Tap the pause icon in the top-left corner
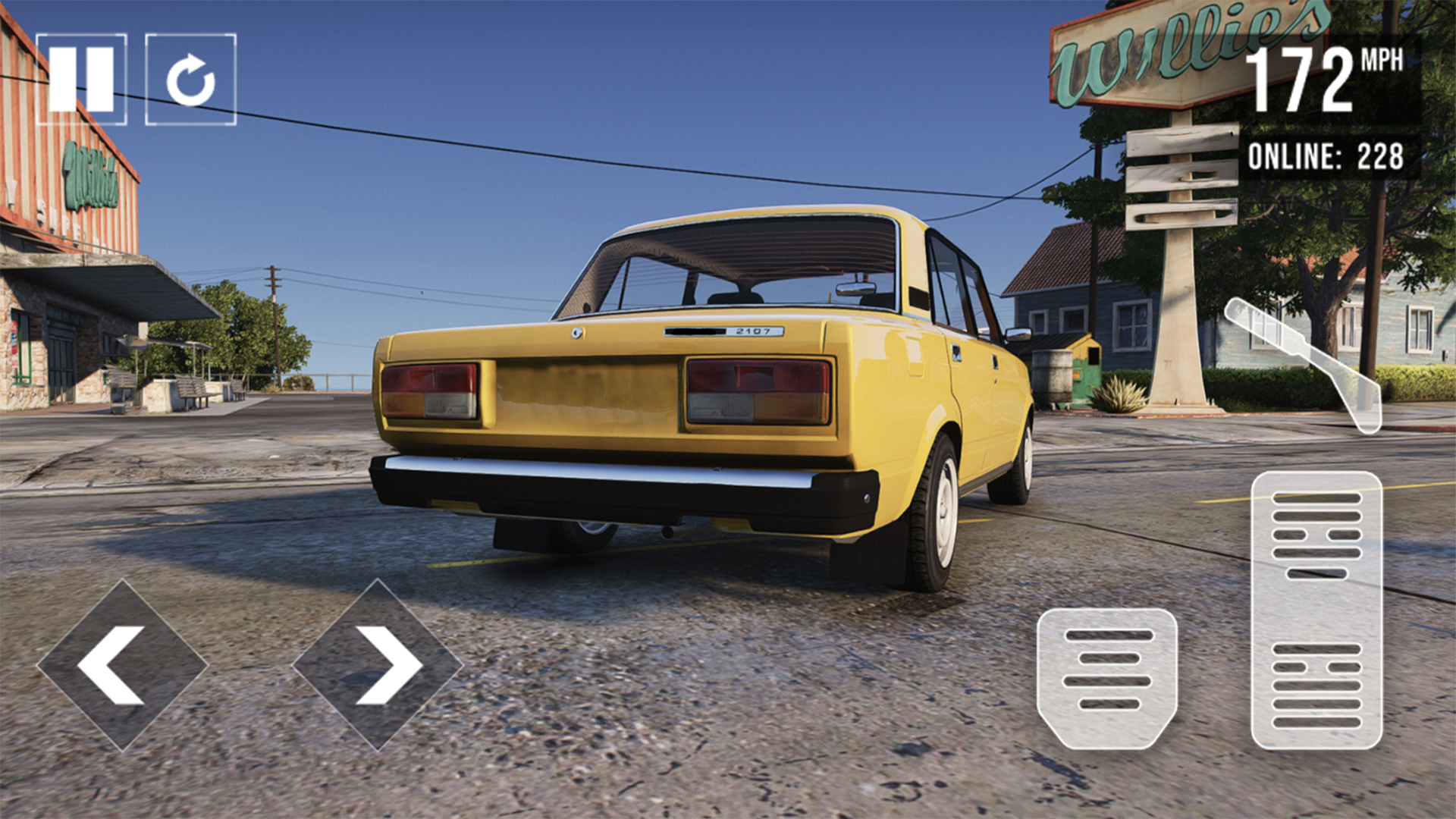Viewport: 1456px width, 819px height. 83,76
